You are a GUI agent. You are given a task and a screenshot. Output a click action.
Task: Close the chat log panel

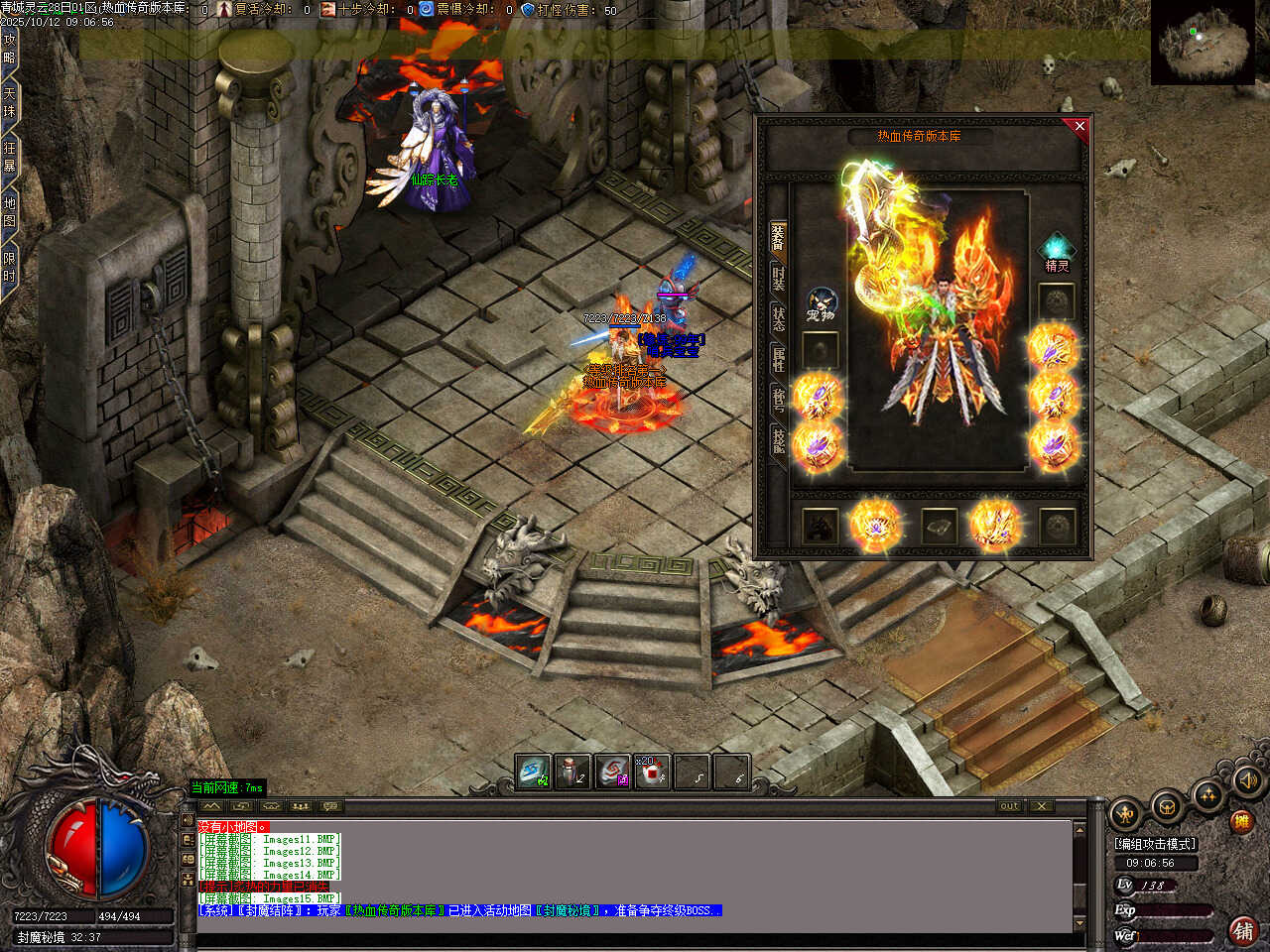click(x=1041, y=806)
